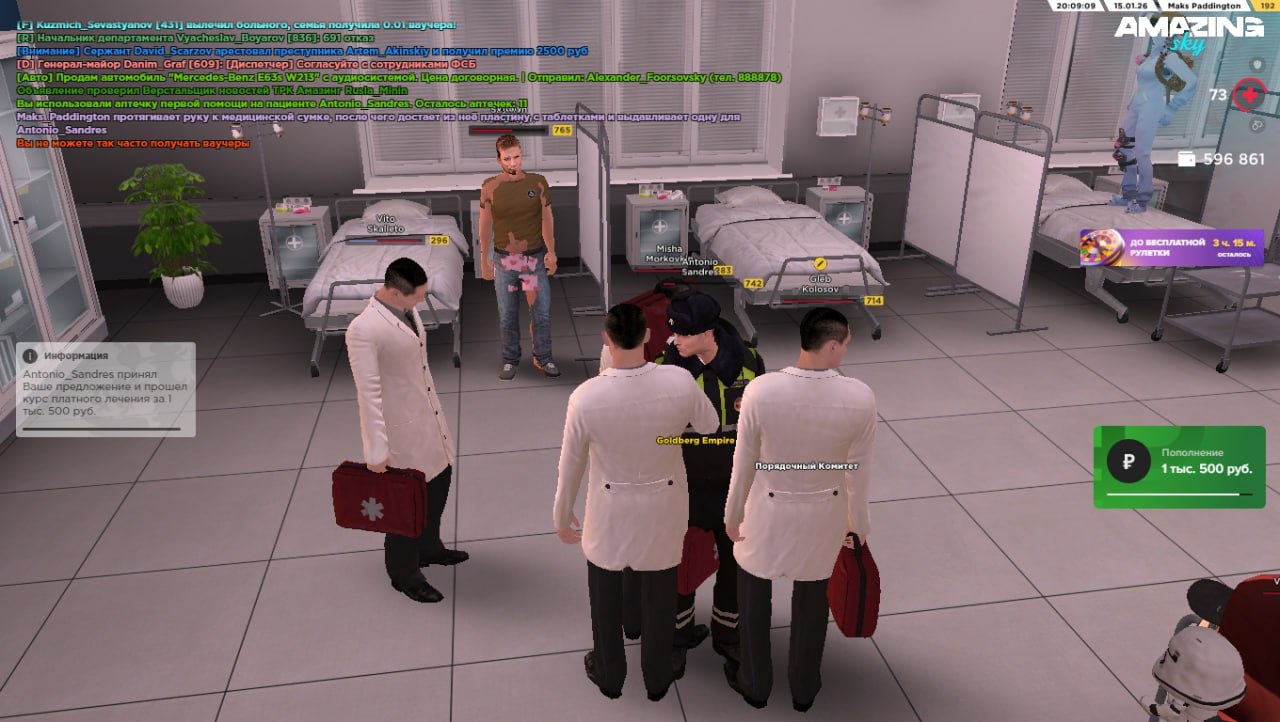
Task: Select the green Пополнение payment notification
Action: click(x=1179, y=466)
